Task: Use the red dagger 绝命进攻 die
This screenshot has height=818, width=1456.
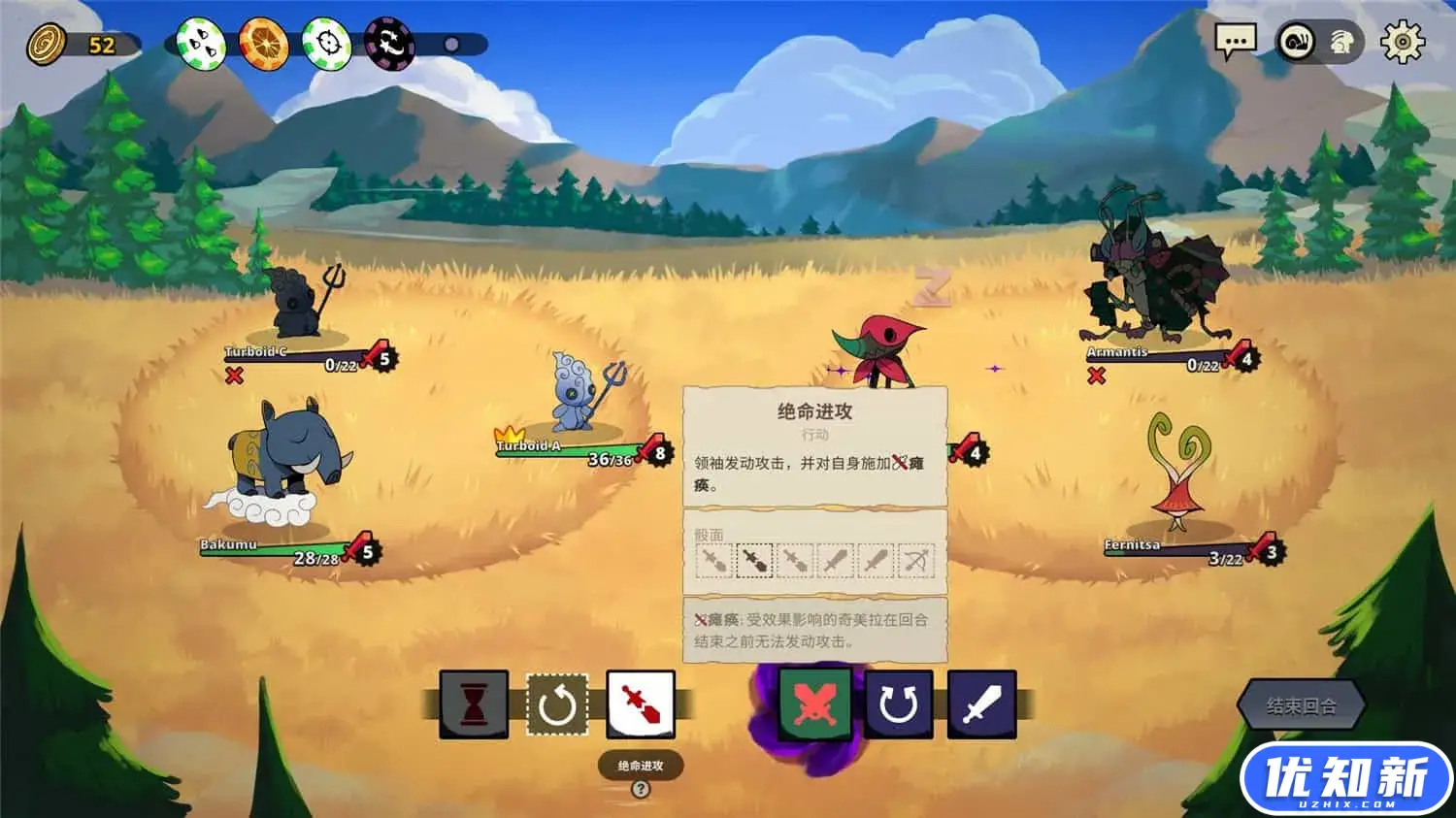Action: point(641,703)
